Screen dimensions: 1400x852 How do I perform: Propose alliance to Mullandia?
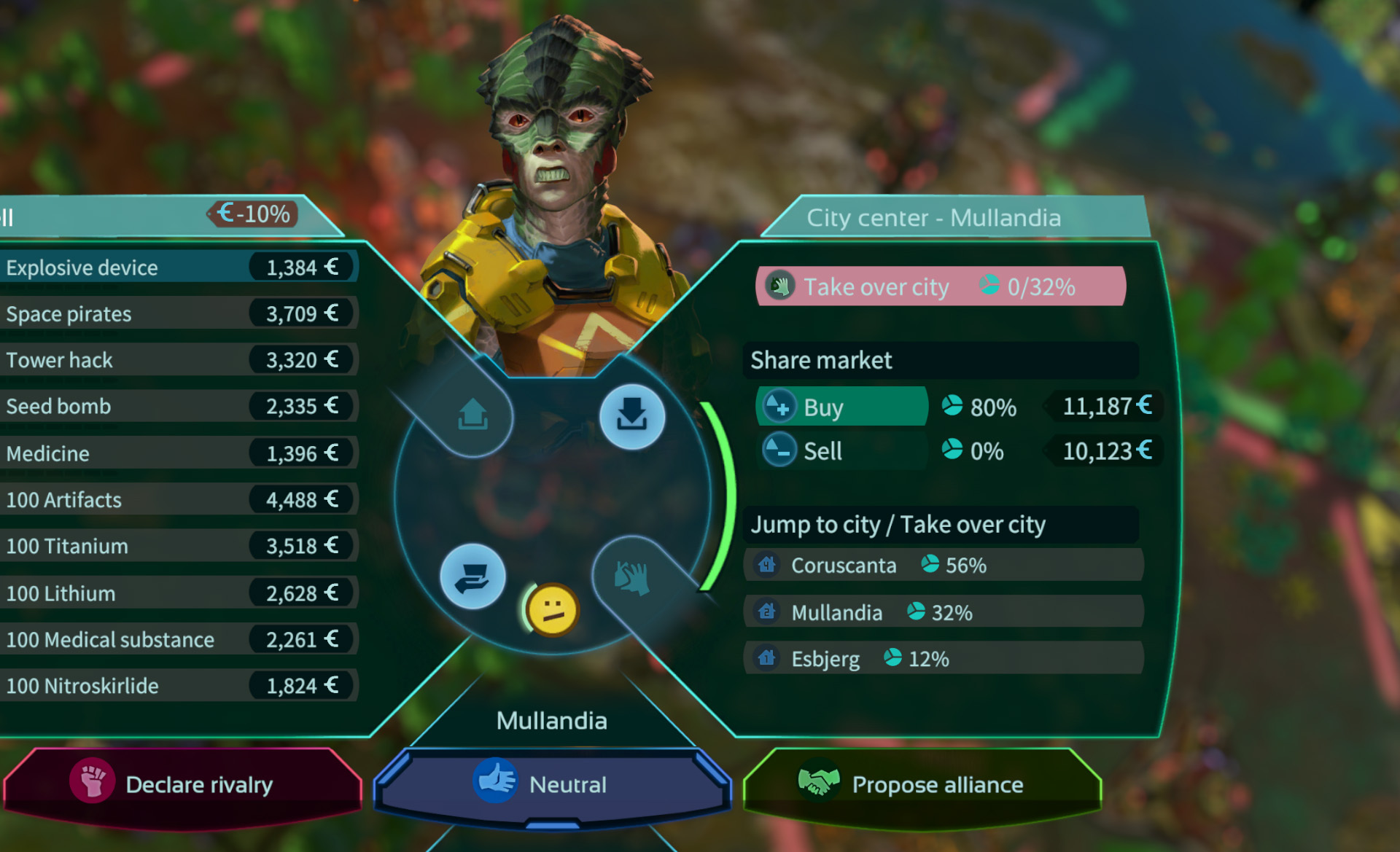click(x=922, y=784)
